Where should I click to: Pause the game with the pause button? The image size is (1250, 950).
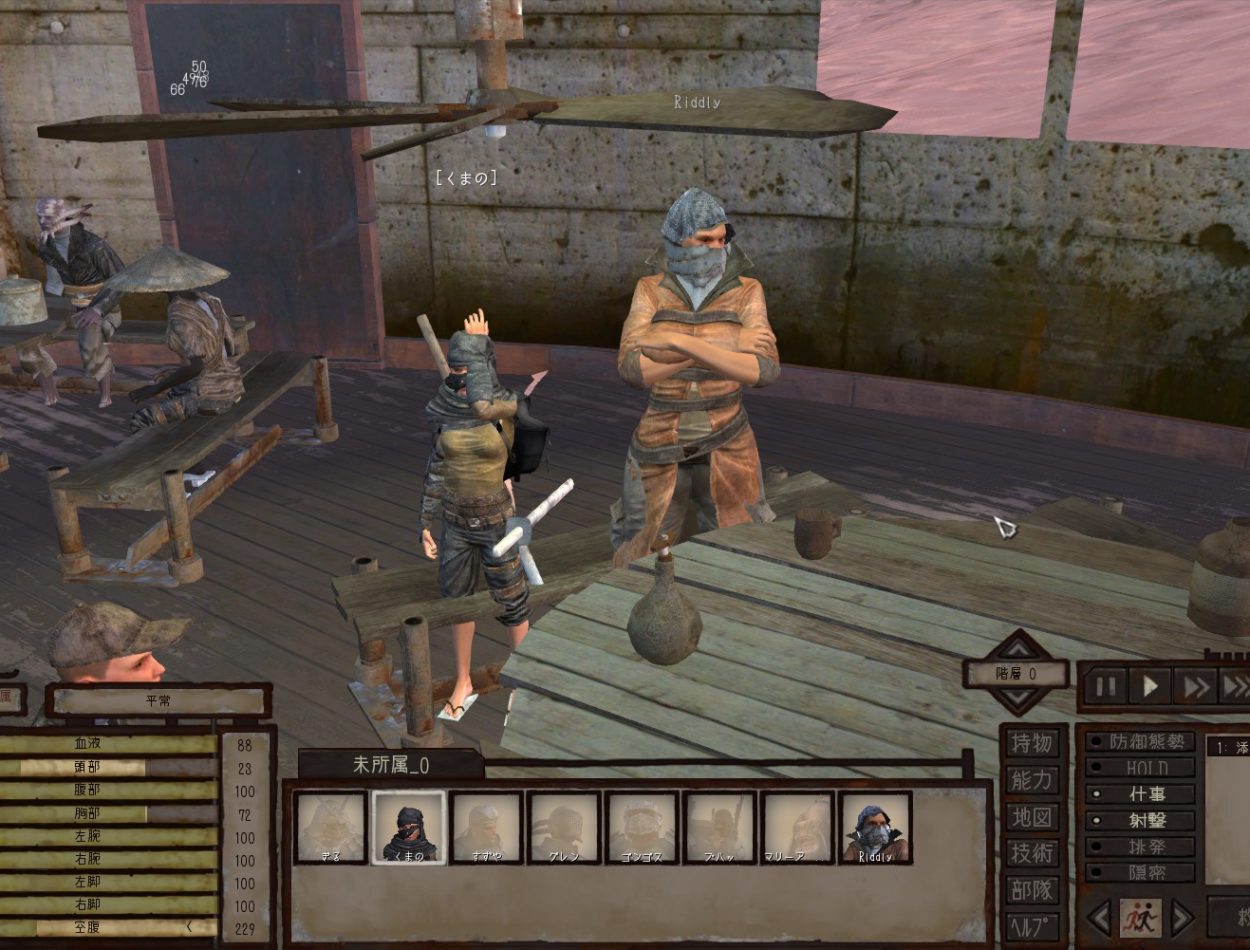(1106, 686)
